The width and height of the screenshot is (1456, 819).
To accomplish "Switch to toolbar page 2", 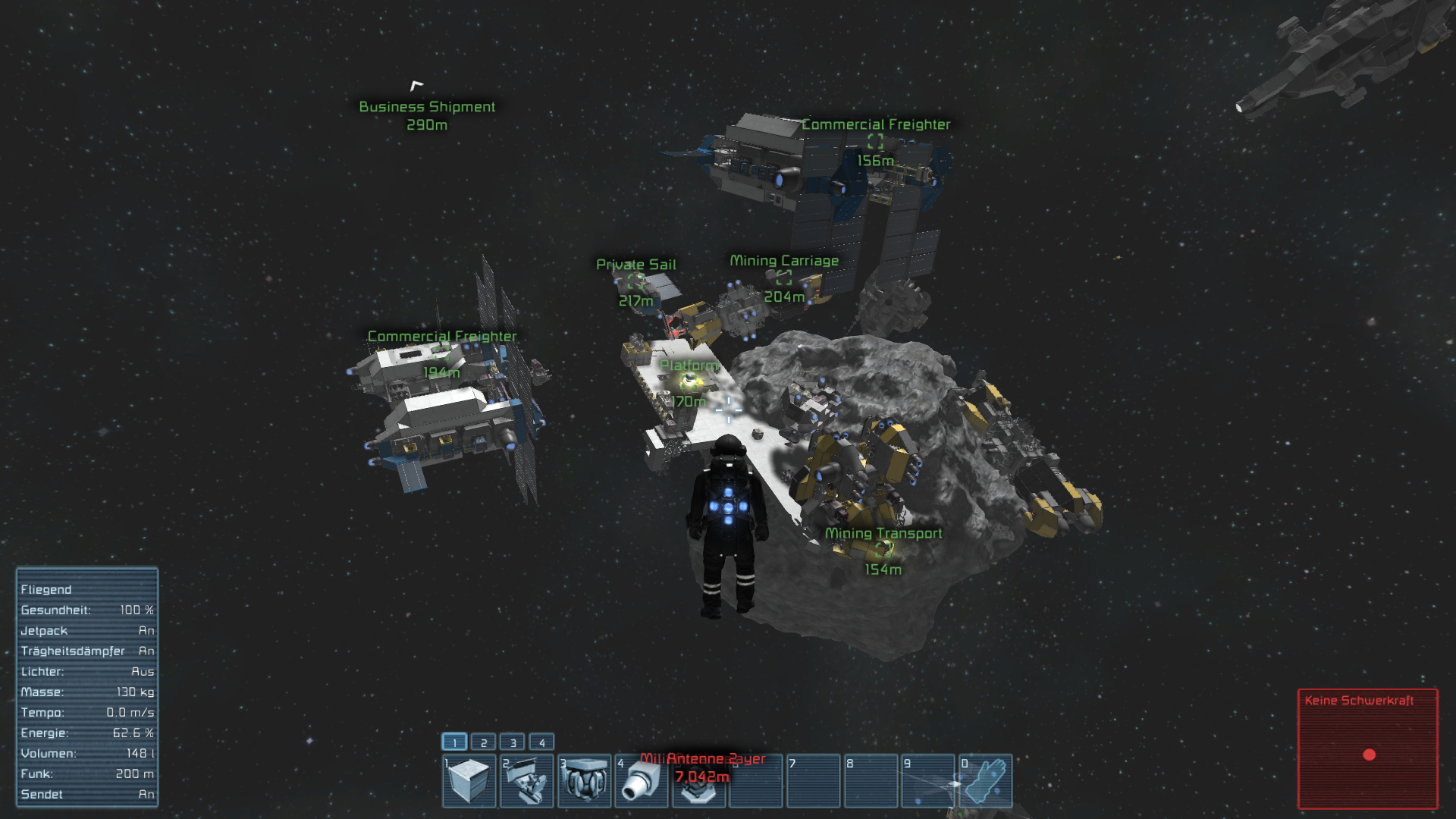I will (x=483, y=742).
